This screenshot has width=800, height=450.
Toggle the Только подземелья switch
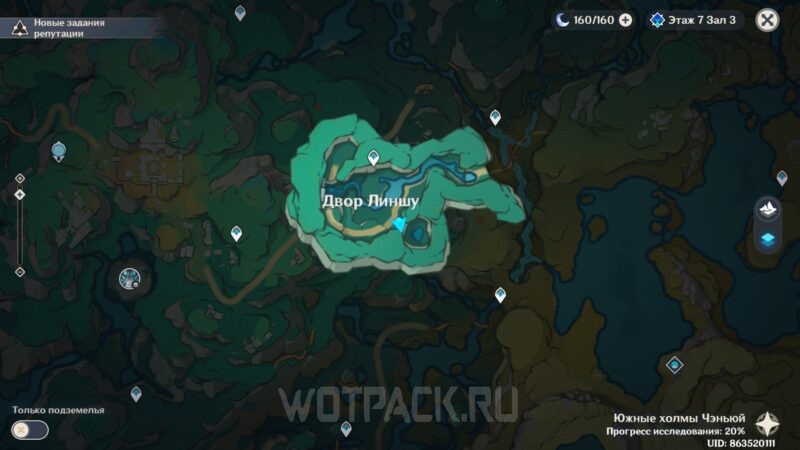(x=30, y=430)
